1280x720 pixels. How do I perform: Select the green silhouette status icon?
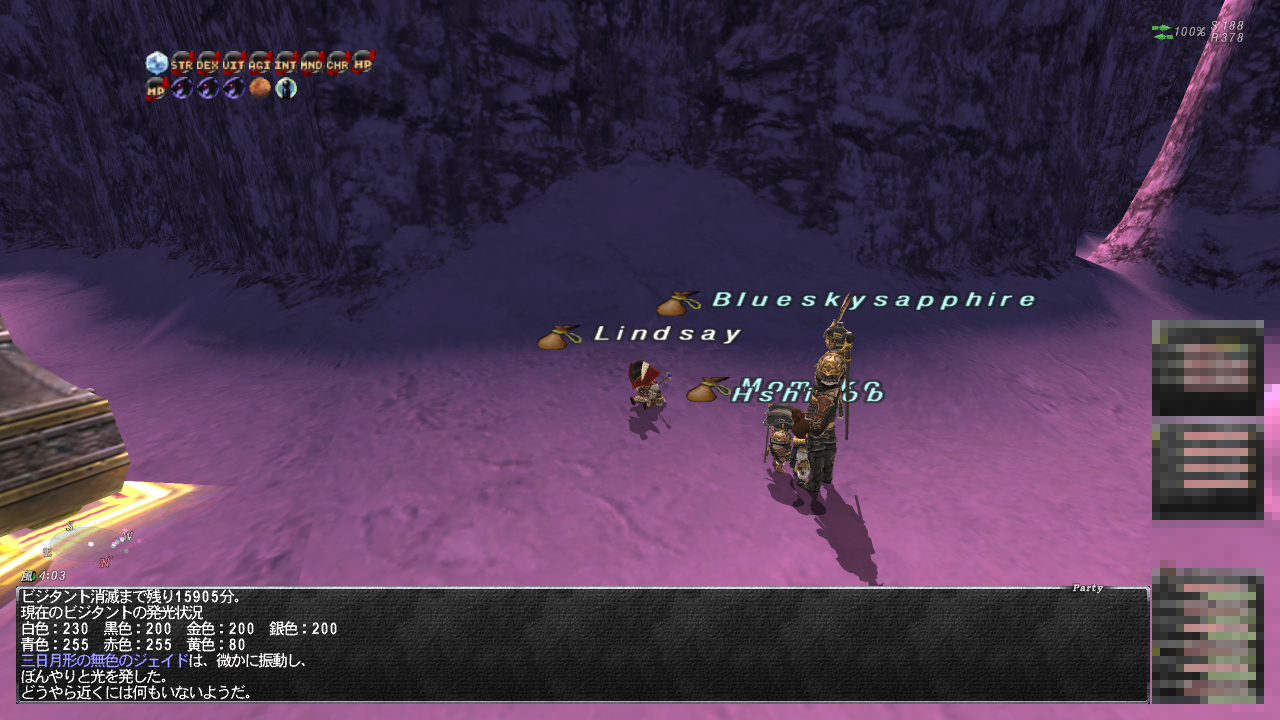286,88
